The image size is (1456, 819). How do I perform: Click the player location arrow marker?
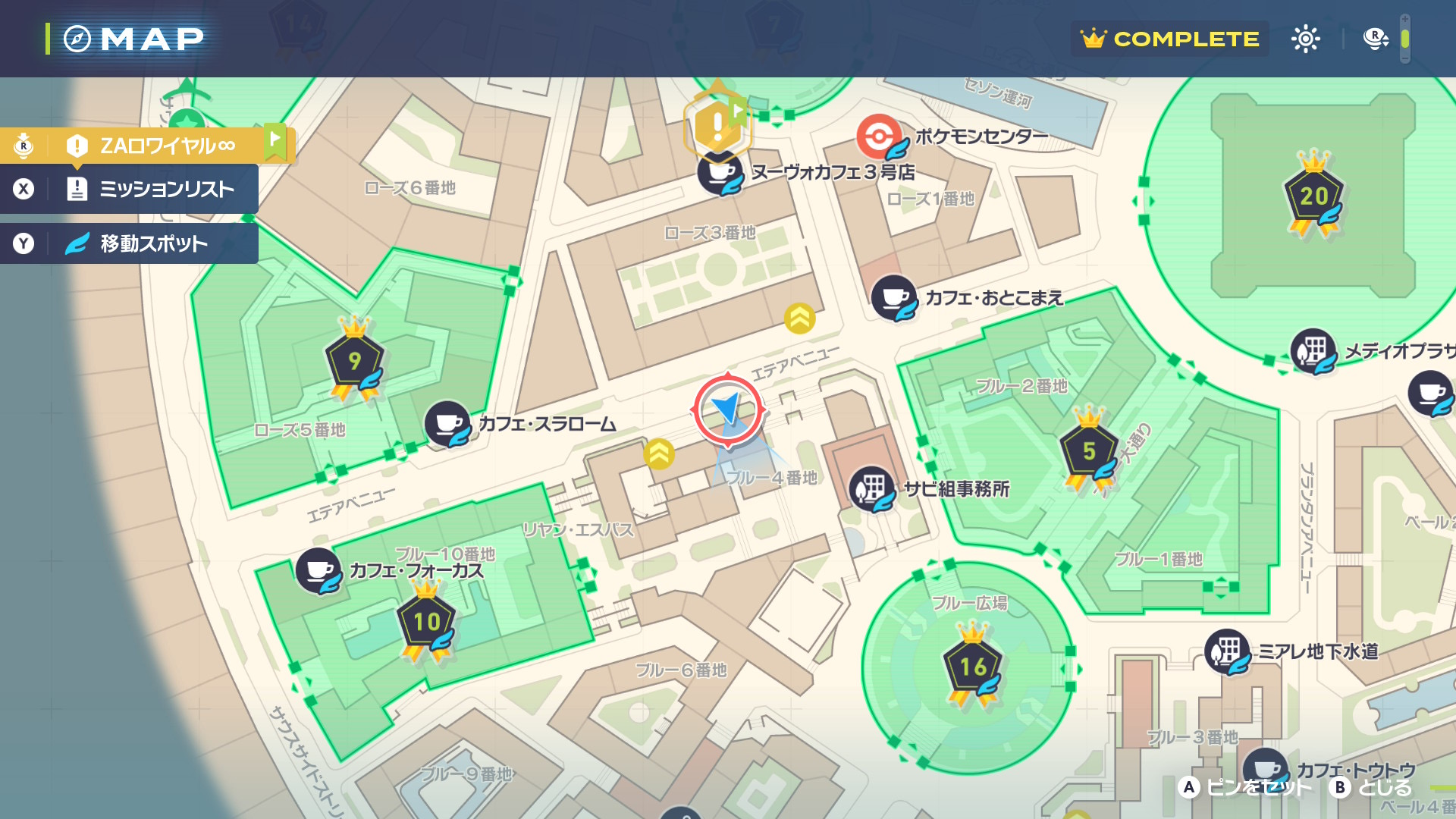728,409
